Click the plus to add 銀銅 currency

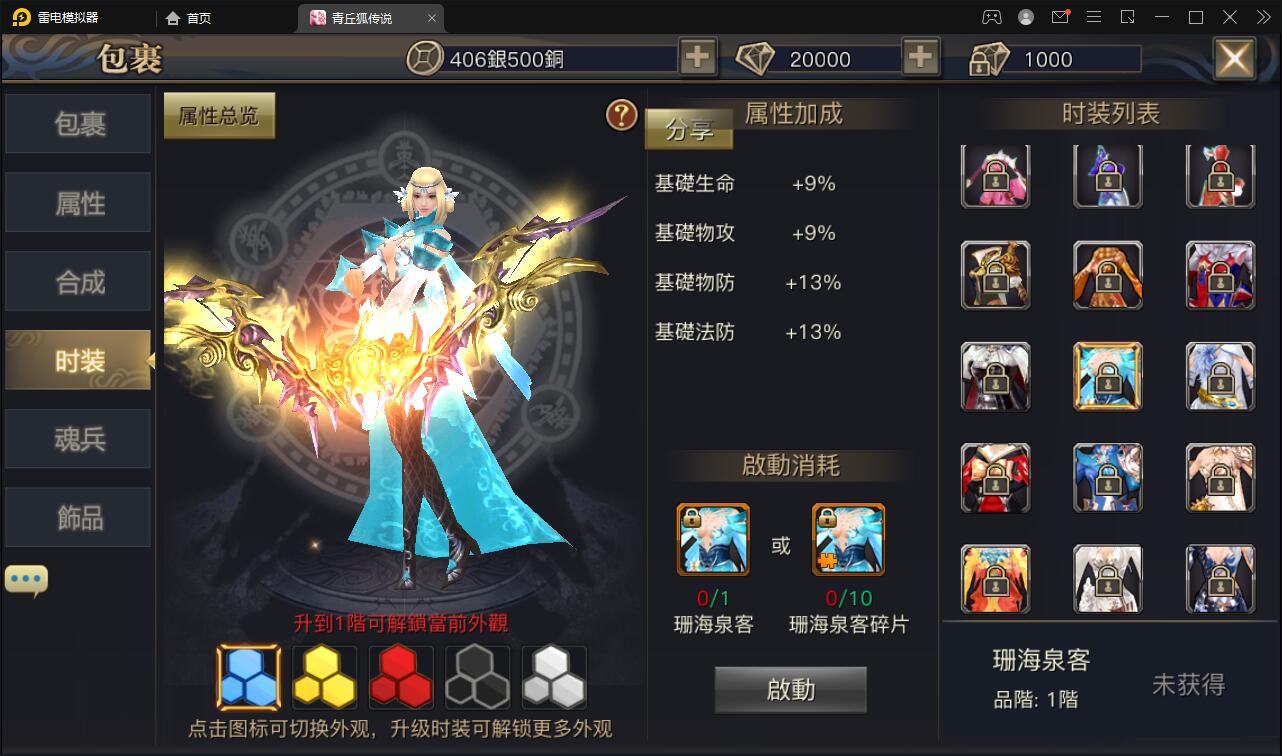(x=697, y=58)
